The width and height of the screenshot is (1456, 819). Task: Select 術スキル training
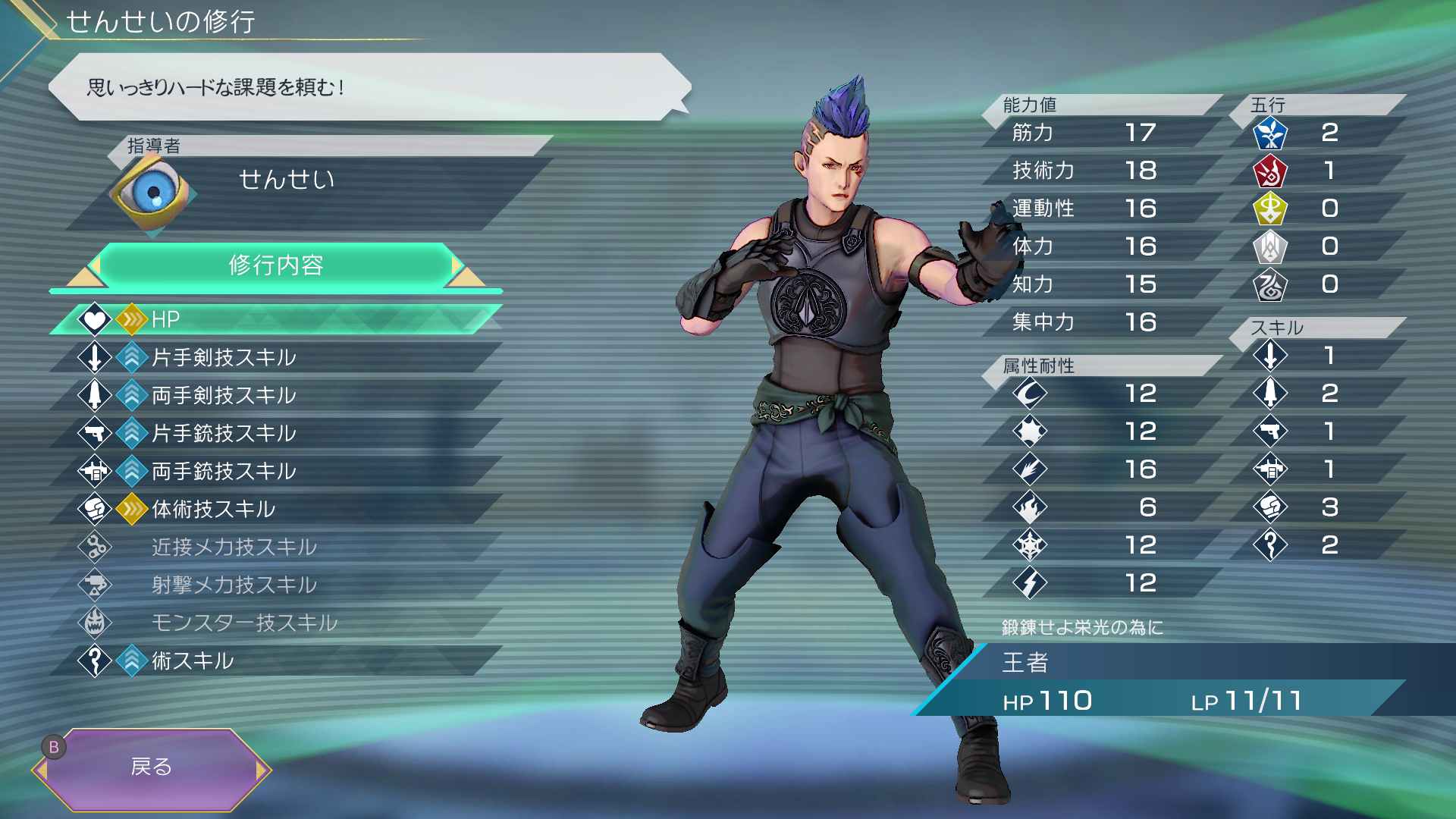pos(277,661)
